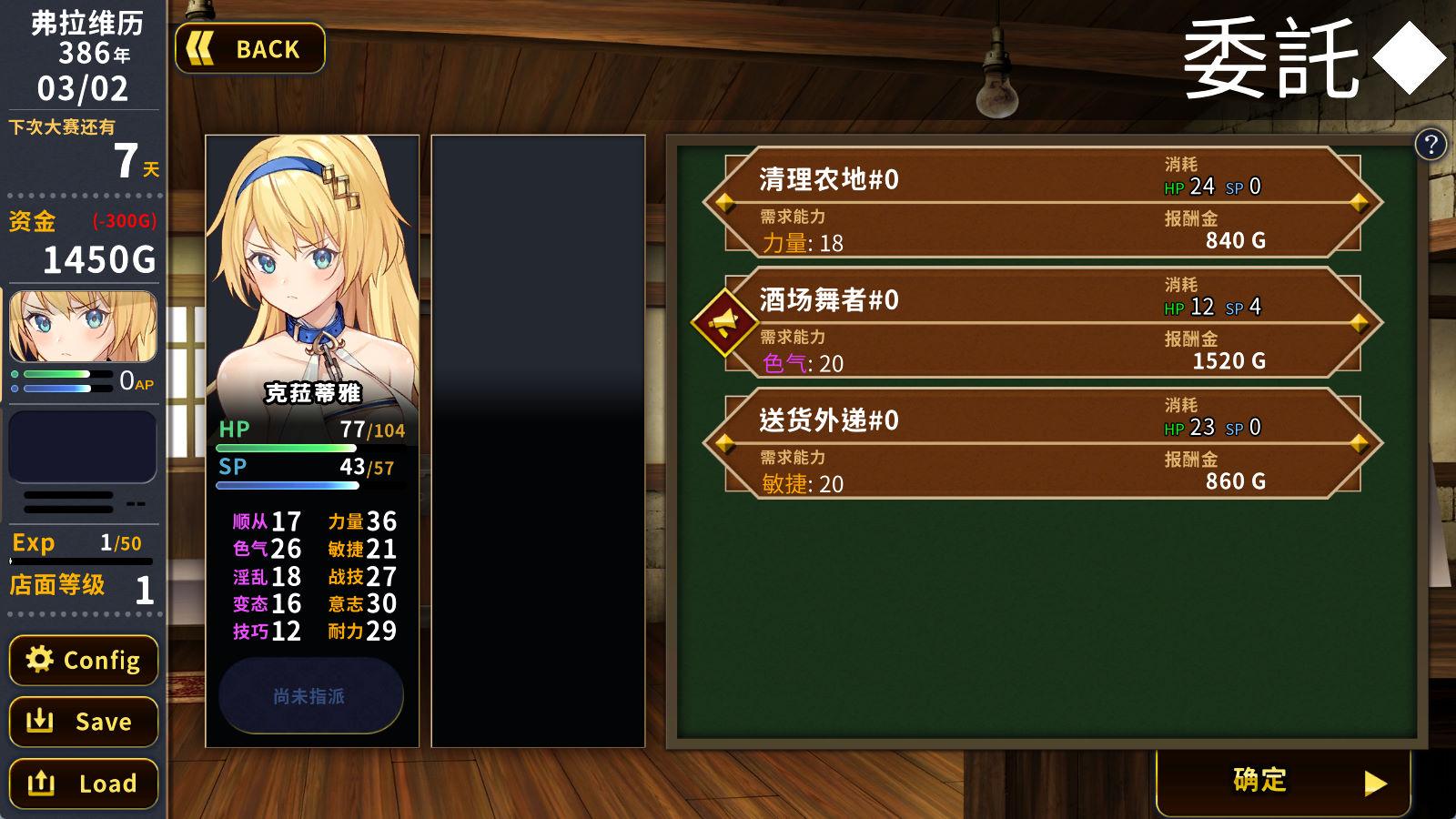1456x819 pixels.
Task: Load a saved game
Action: 84,784
